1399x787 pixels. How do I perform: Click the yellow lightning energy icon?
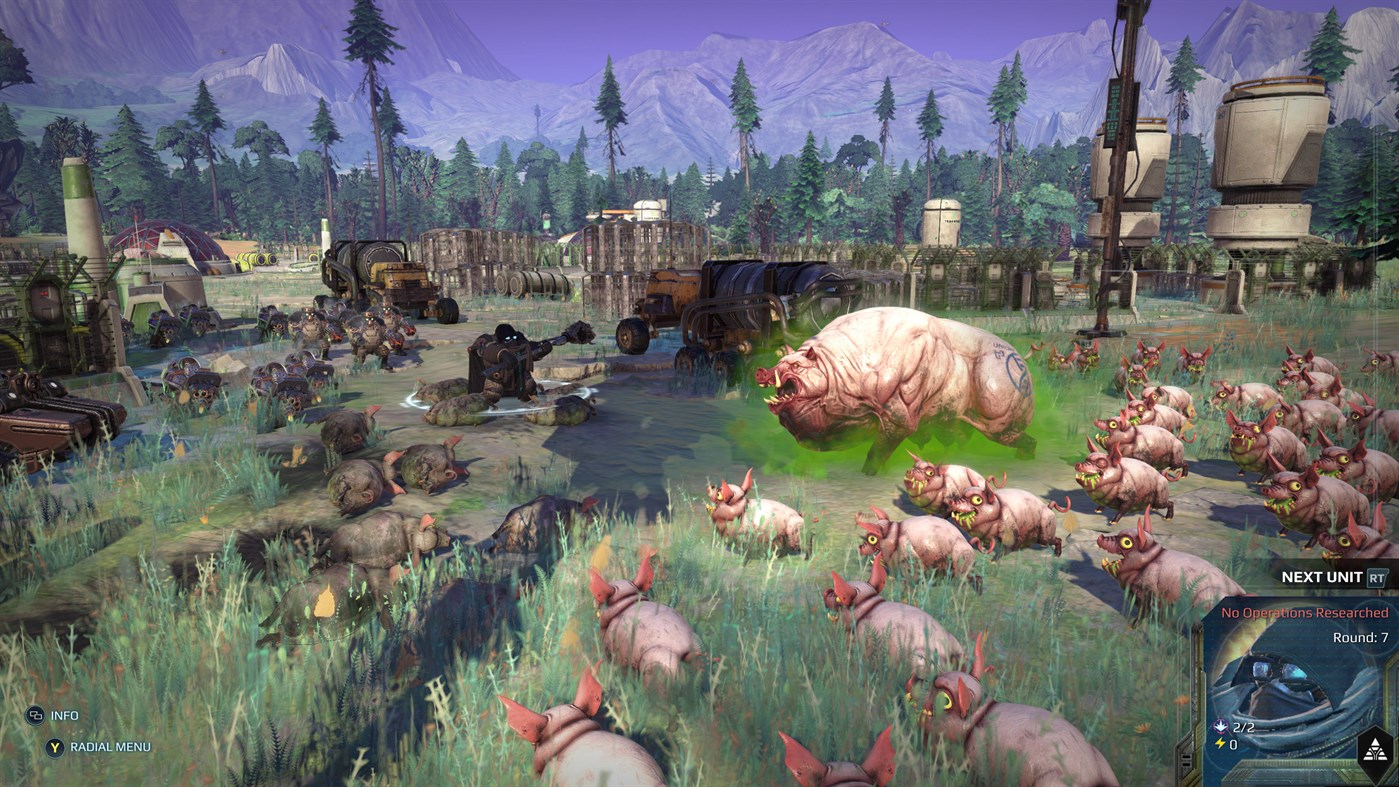click(x=1220, y=743)
